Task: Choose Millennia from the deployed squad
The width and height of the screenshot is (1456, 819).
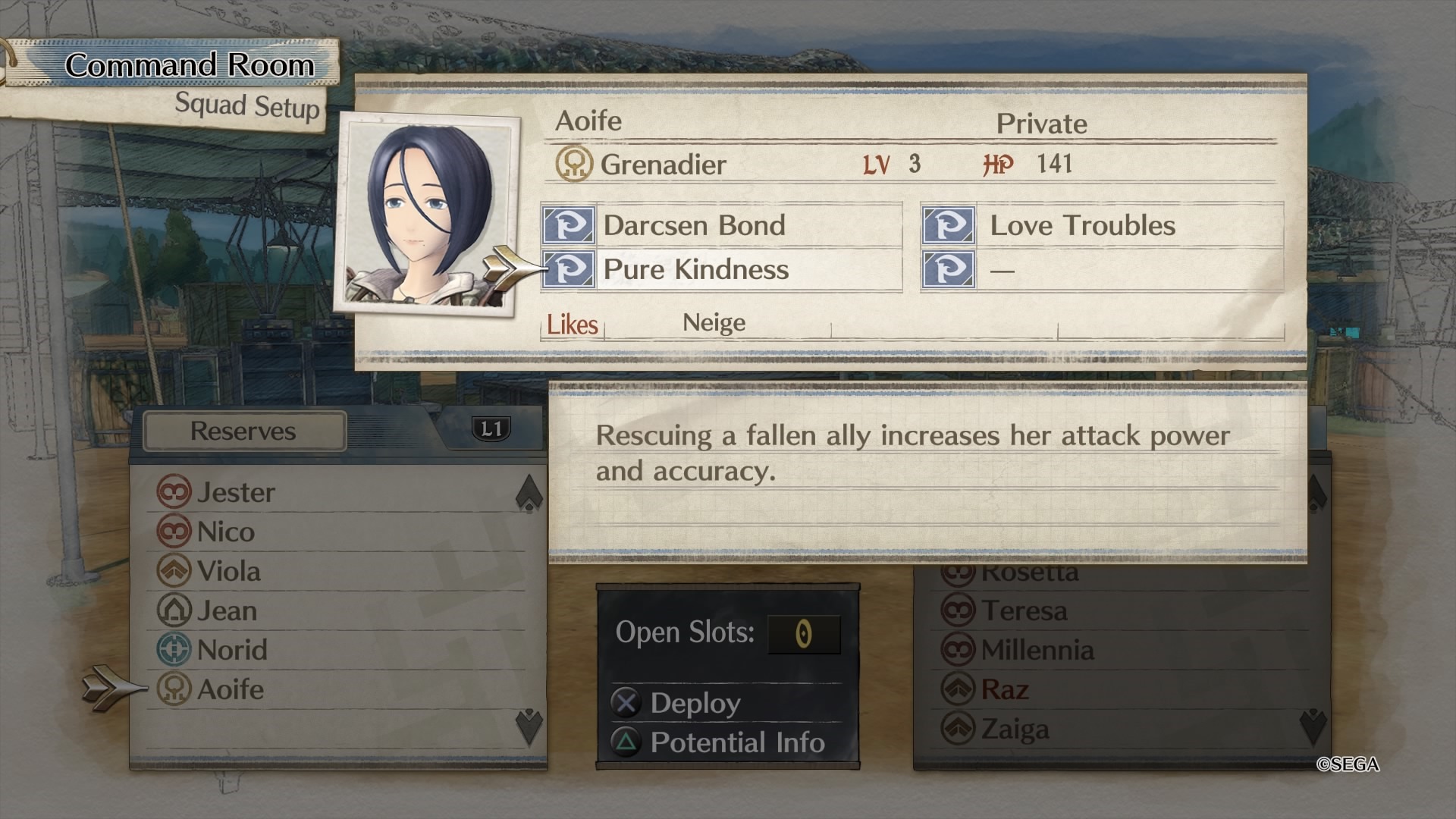Action: 1037,651
